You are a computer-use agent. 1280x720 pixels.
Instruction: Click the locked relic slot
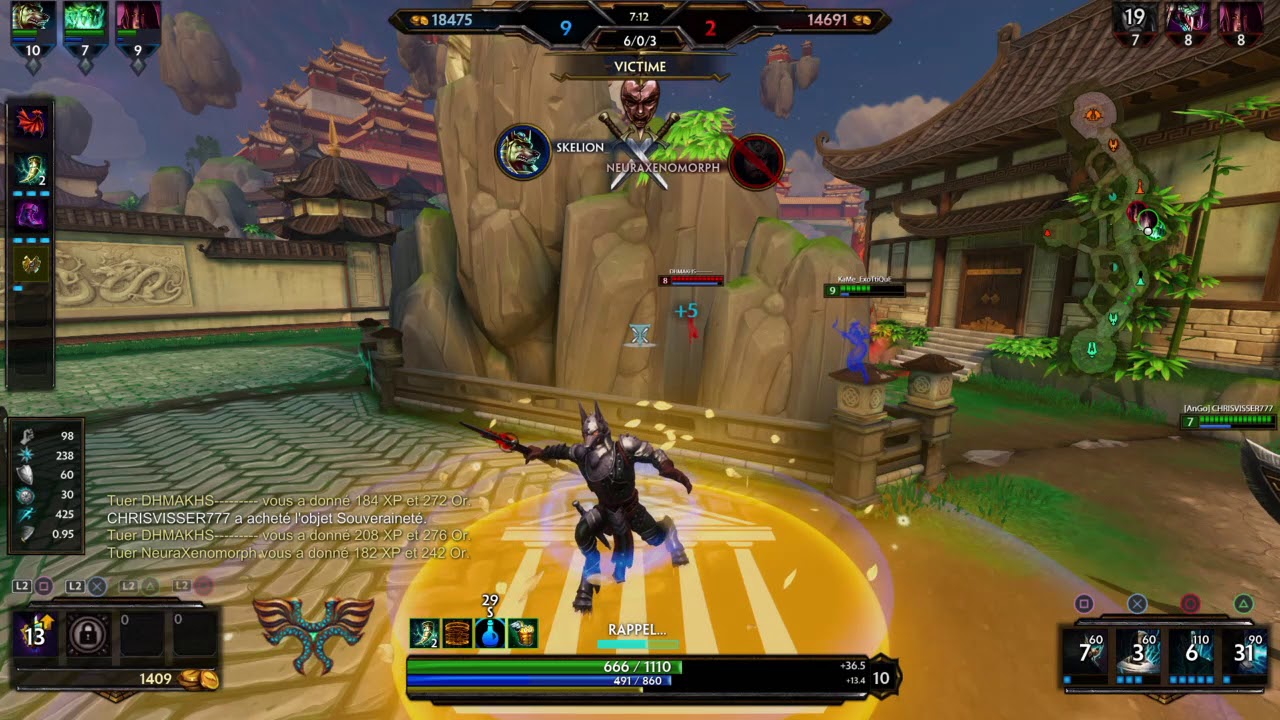(x=88, y=636)
